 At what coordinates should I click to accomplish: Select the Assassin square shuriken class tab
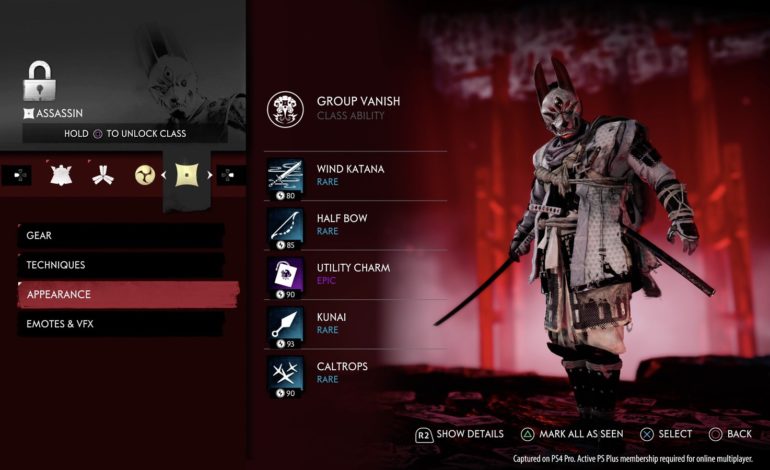coord(186,176)
